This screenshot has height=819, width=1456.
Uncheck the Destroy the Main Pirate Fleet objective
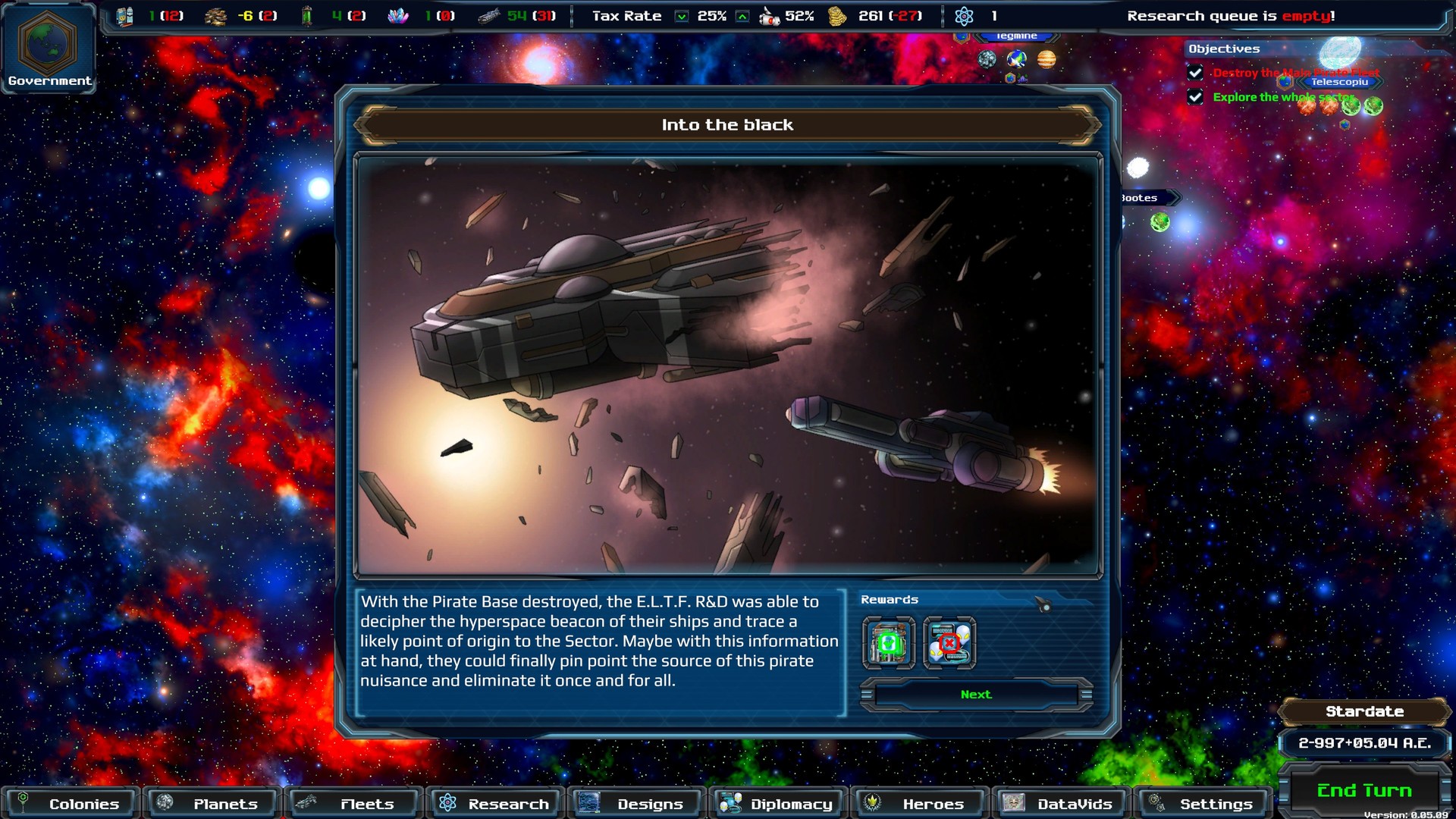pyautogui.click(x=1195, y=73)
